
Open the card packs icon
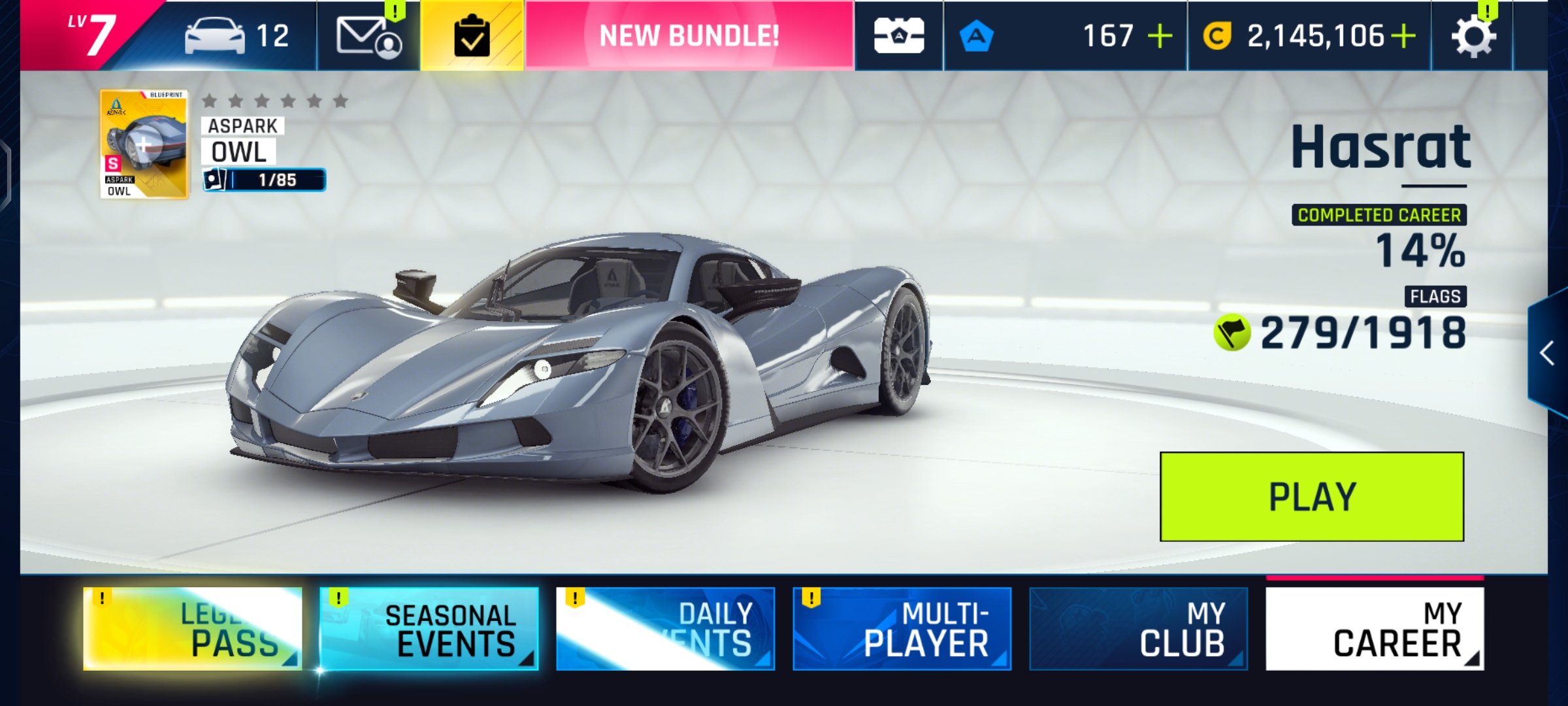click(x=899, y=36)
